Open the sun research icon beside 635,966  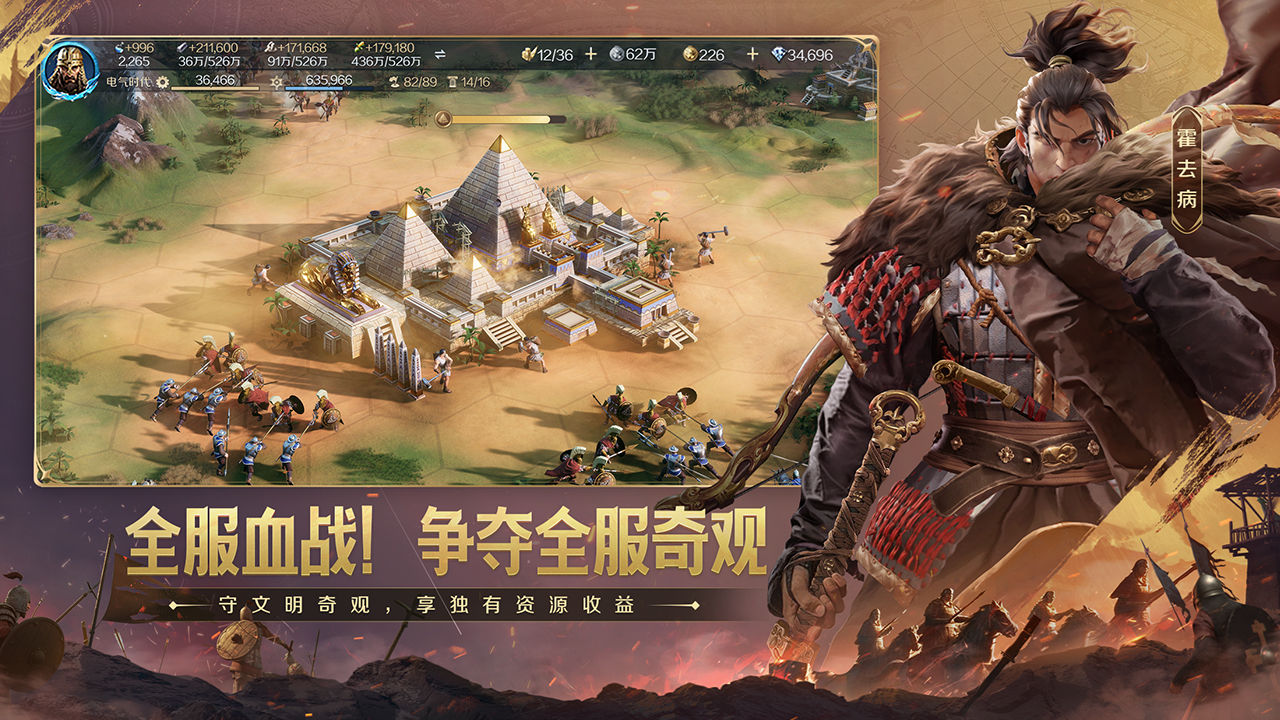(x=276, y=82)
